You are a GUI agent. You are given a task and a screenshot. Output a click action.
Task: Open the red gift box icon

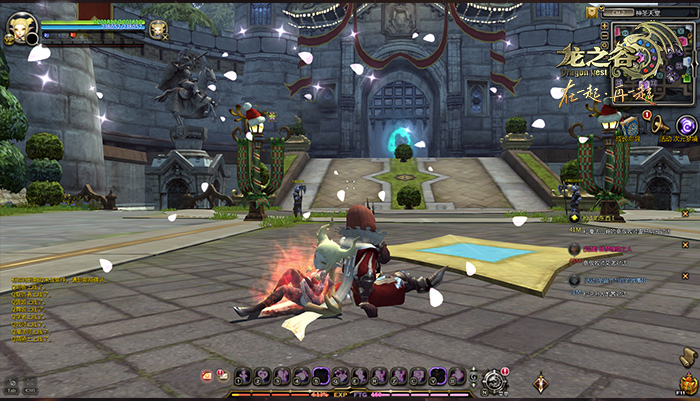(207, 376)
